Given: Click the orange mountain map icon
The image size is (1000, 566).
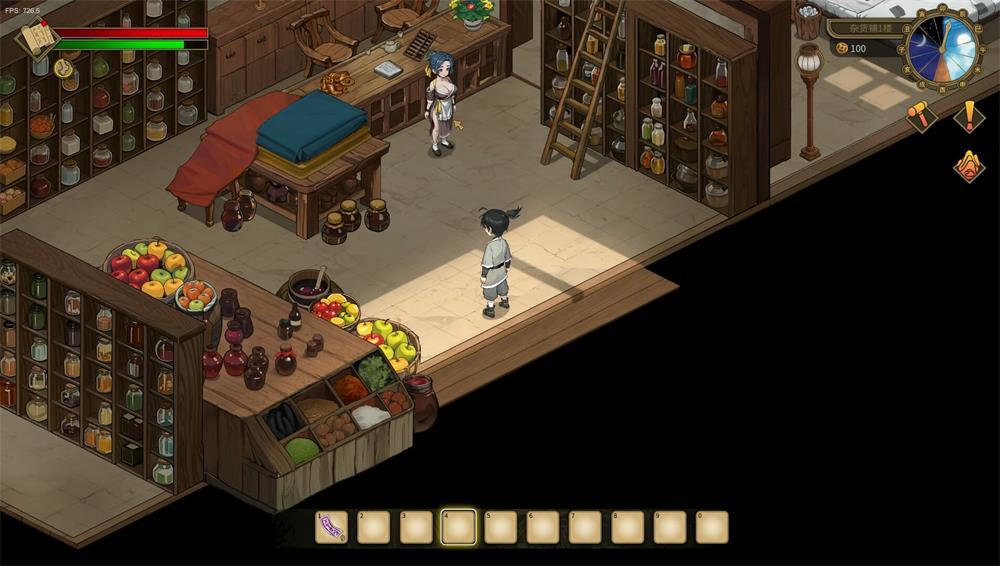Looking at the screenshot, I should (968, 166).
